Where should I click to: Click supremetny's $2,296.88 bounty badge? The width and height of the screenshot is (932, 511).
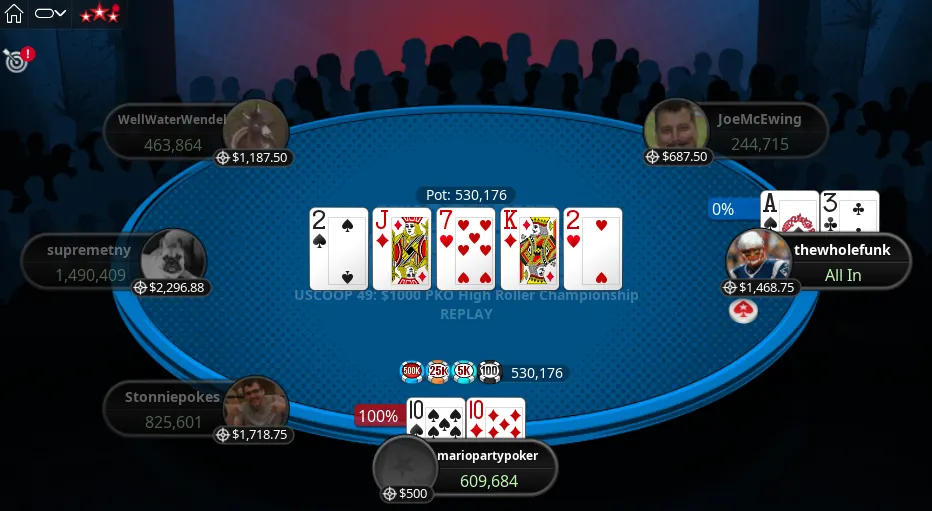(170, 288)
